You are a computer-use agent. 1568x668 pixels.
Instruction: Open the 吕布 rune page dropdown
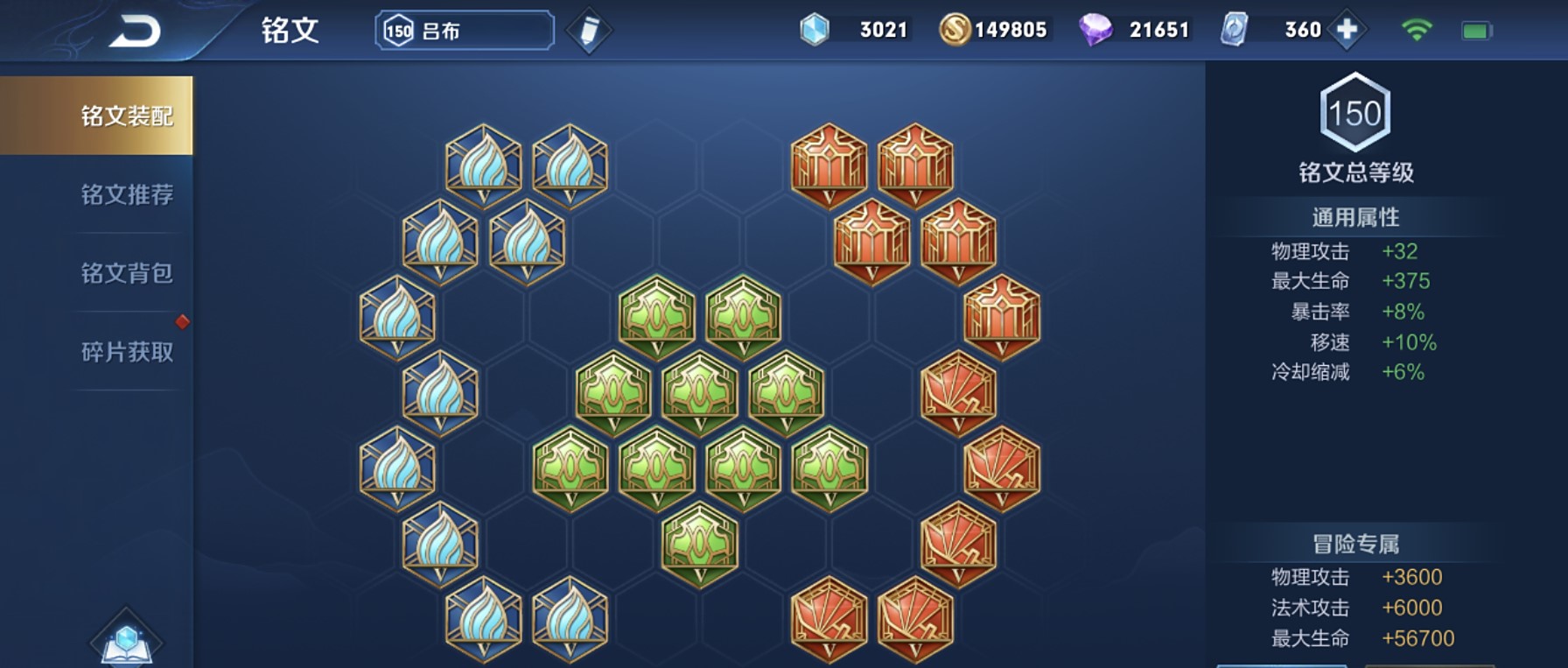(465, 32)
